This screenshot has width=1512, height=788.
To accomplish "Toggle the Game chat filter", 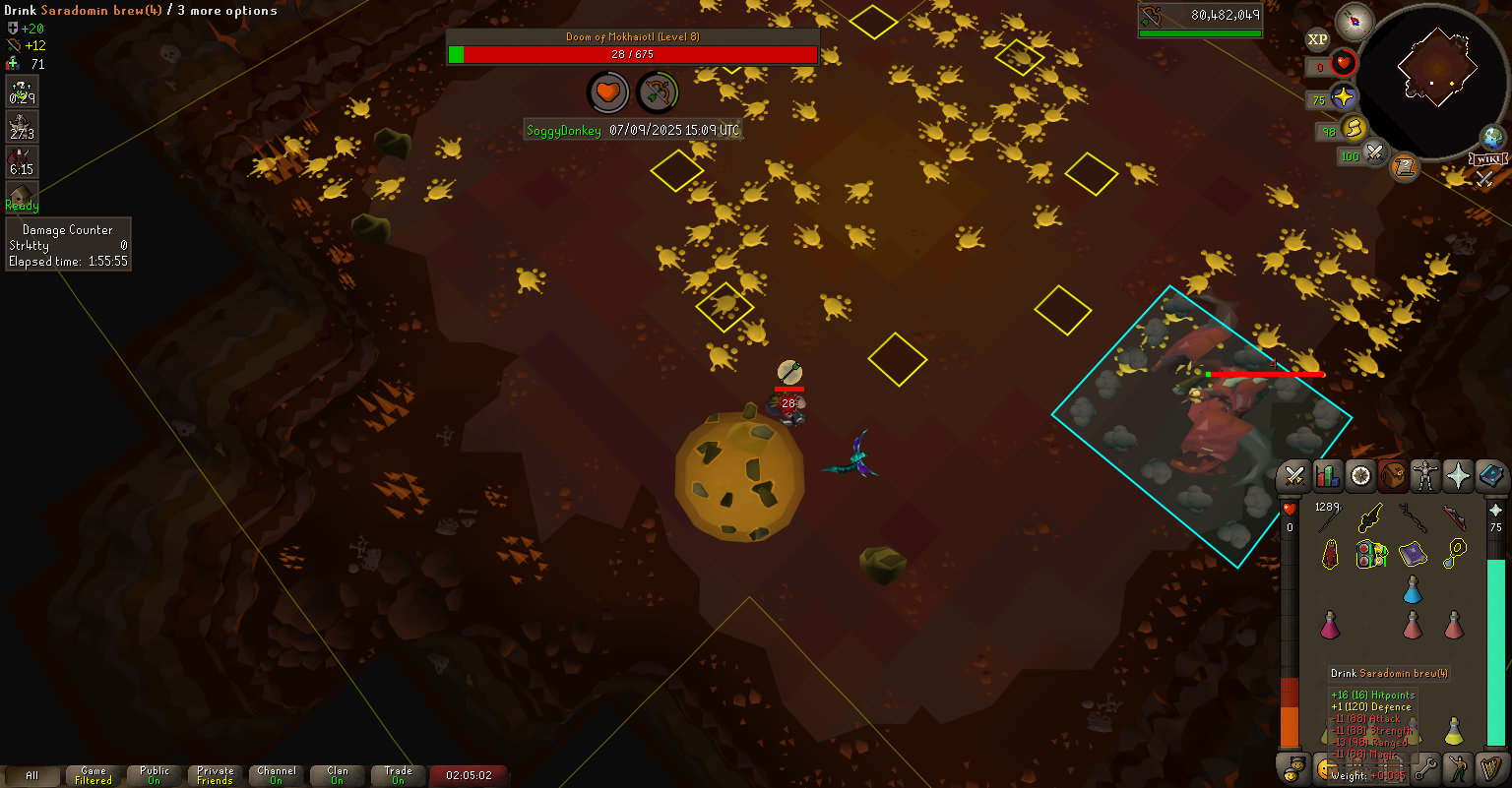I will pos(94,775).
